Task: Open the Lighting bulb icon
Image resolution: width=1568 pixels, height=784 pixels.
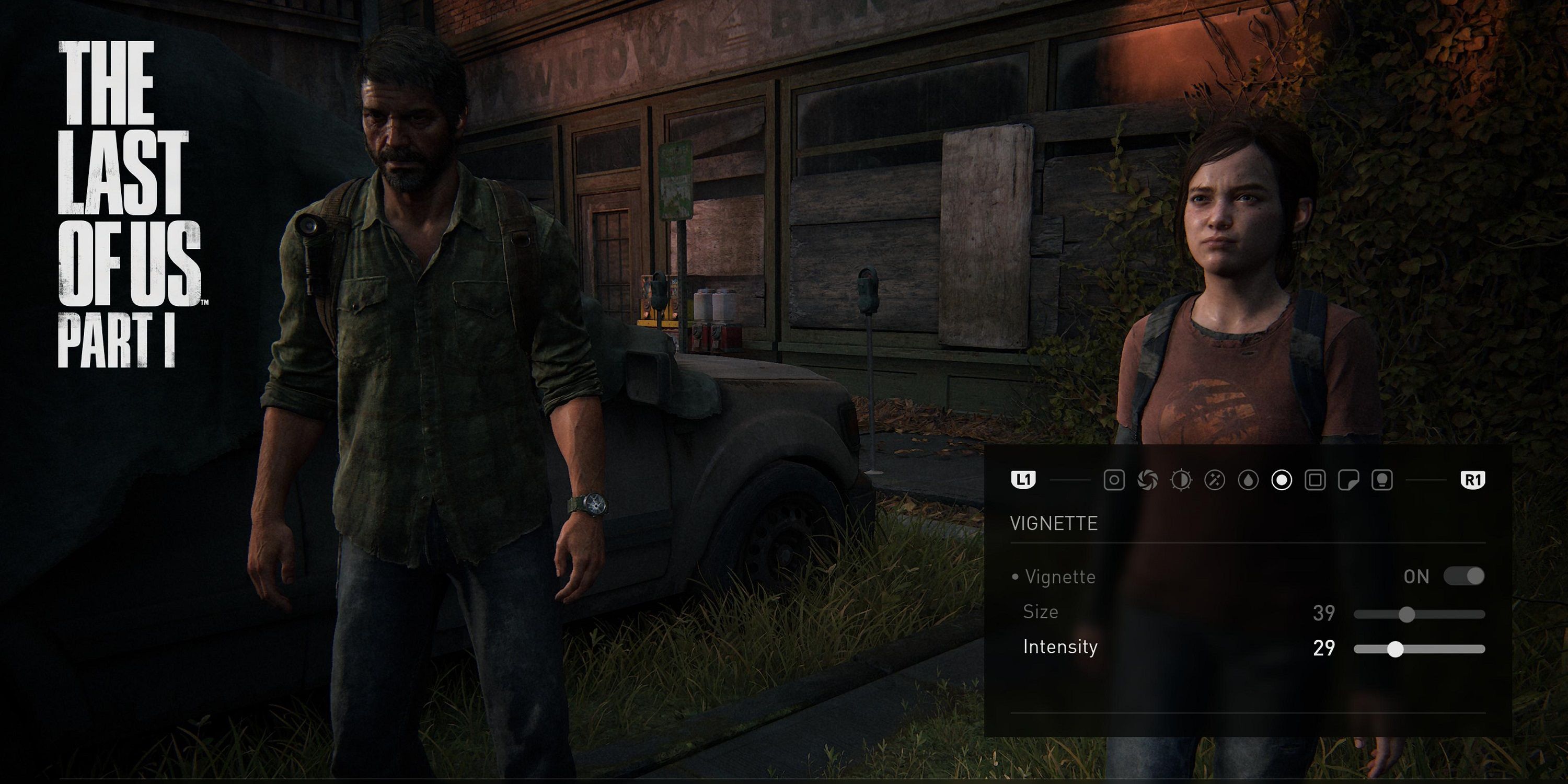Action: coord(1383,481)
